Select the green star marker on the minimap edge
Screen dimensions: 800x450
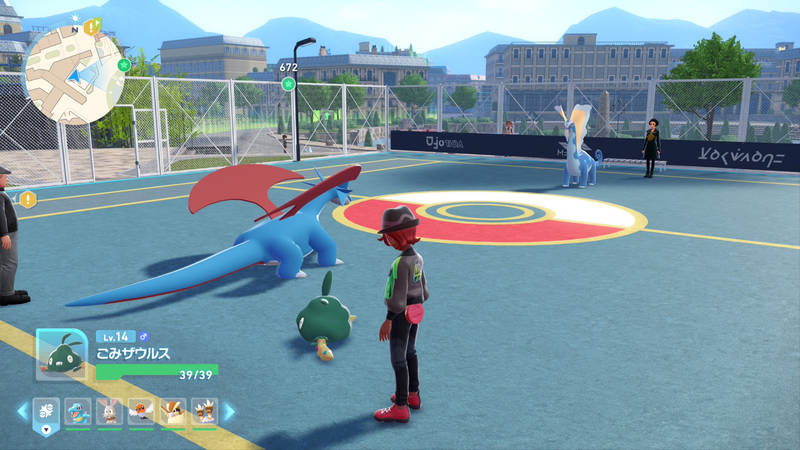coord(124,65)
